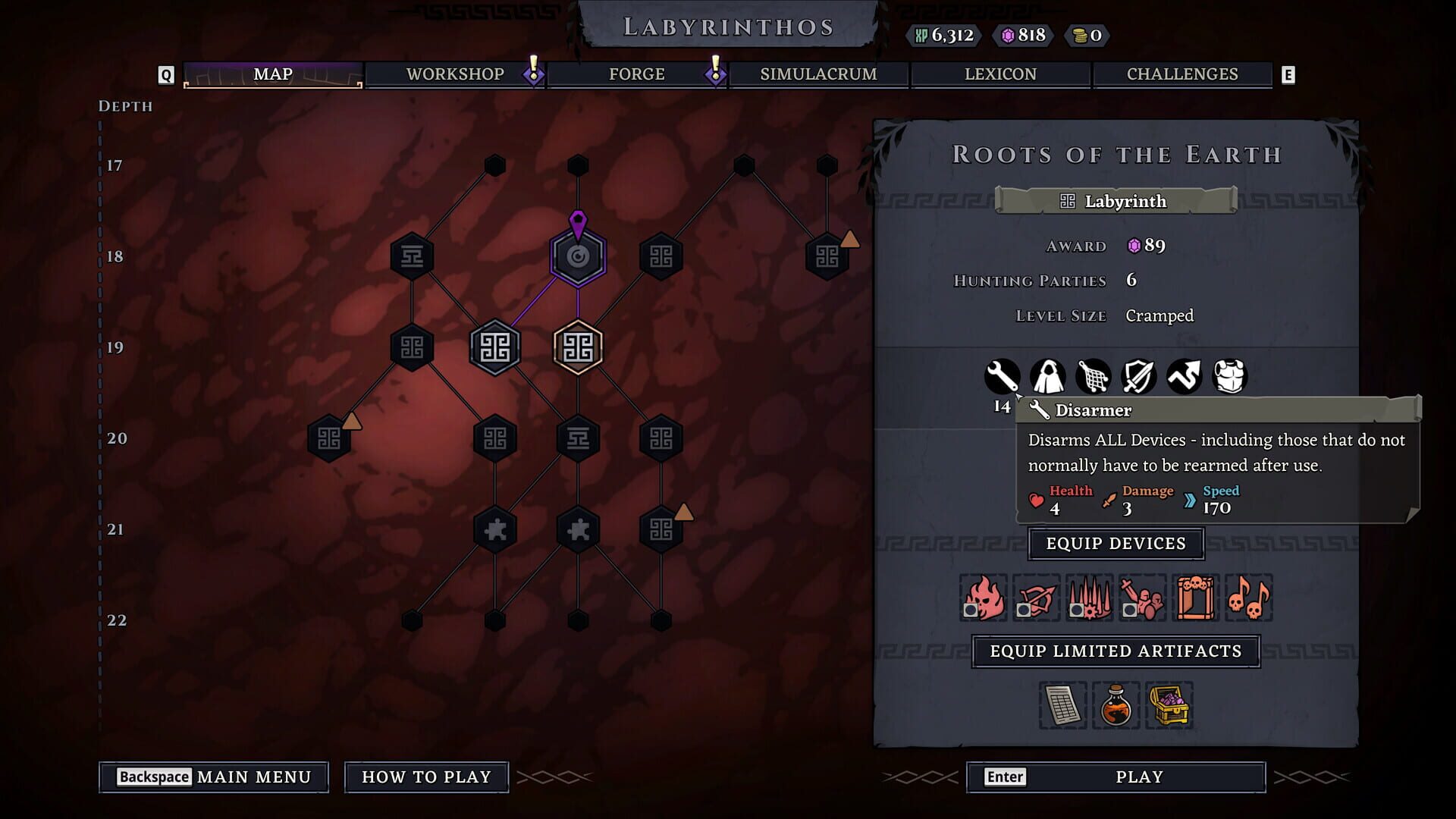Click the treasure chest artifact icon
This screenshot has height=819, width=1456.
1170,706
